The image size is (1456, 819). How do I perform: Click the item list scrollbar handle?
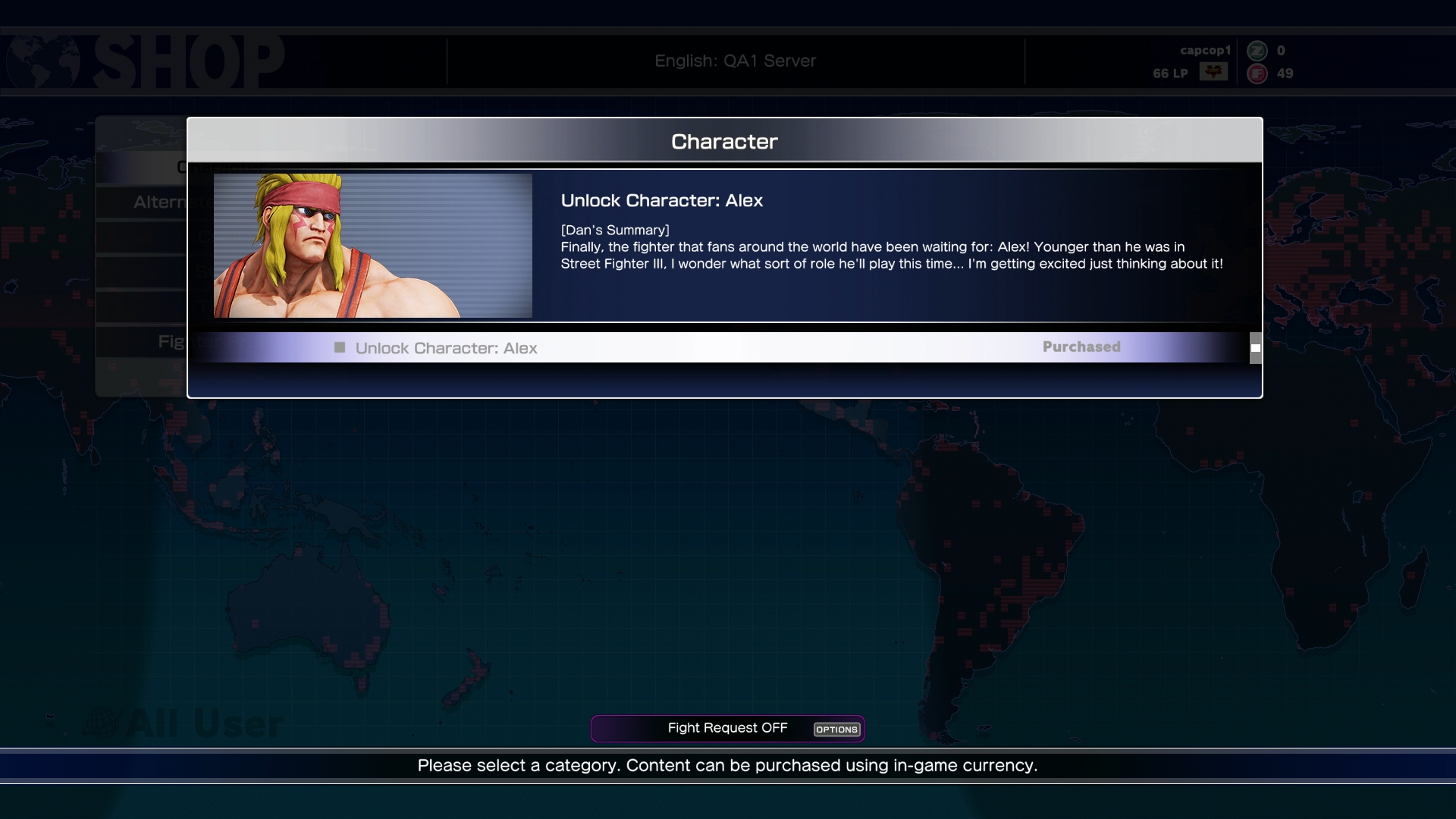1256,348
